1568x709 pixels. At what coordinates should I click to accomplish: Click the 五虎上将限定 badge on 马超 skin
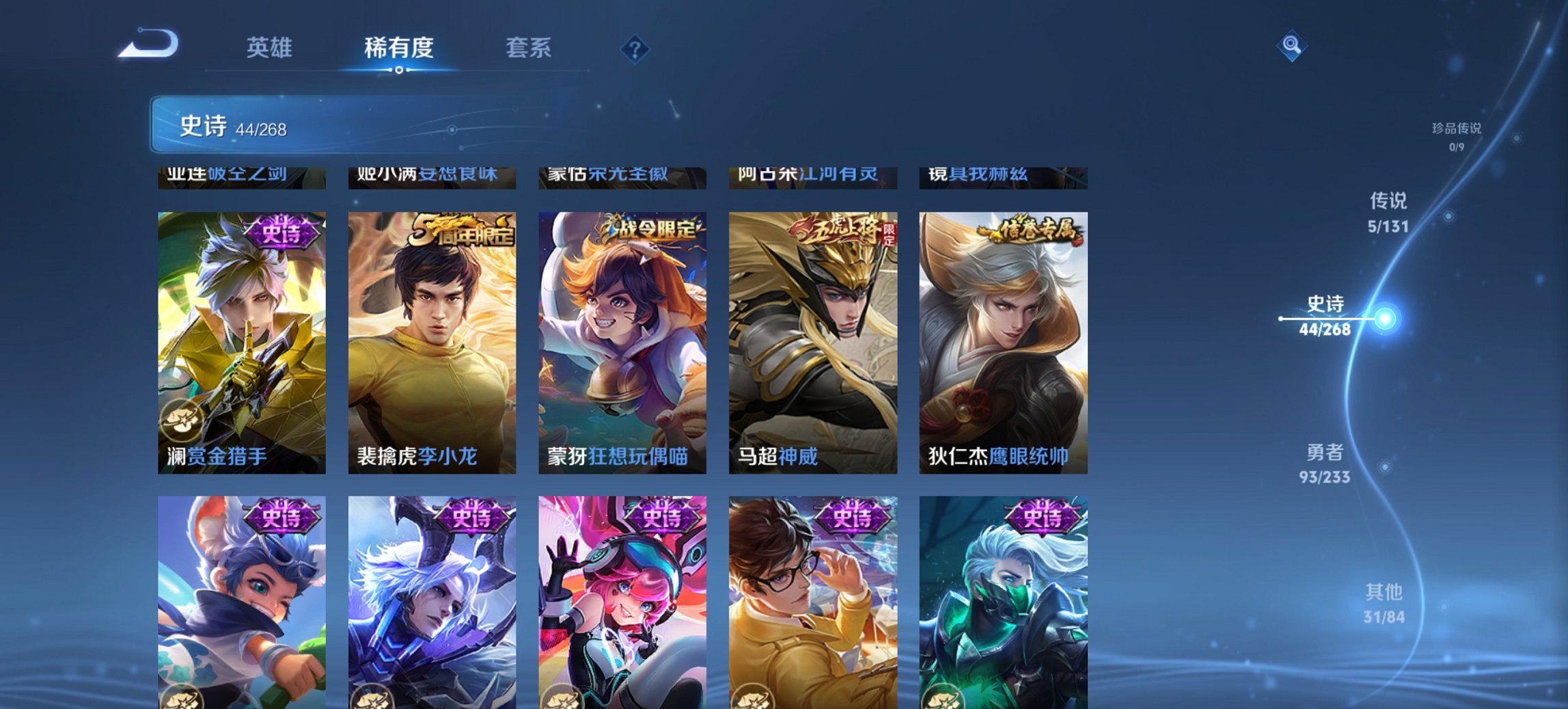coord(846,231)
